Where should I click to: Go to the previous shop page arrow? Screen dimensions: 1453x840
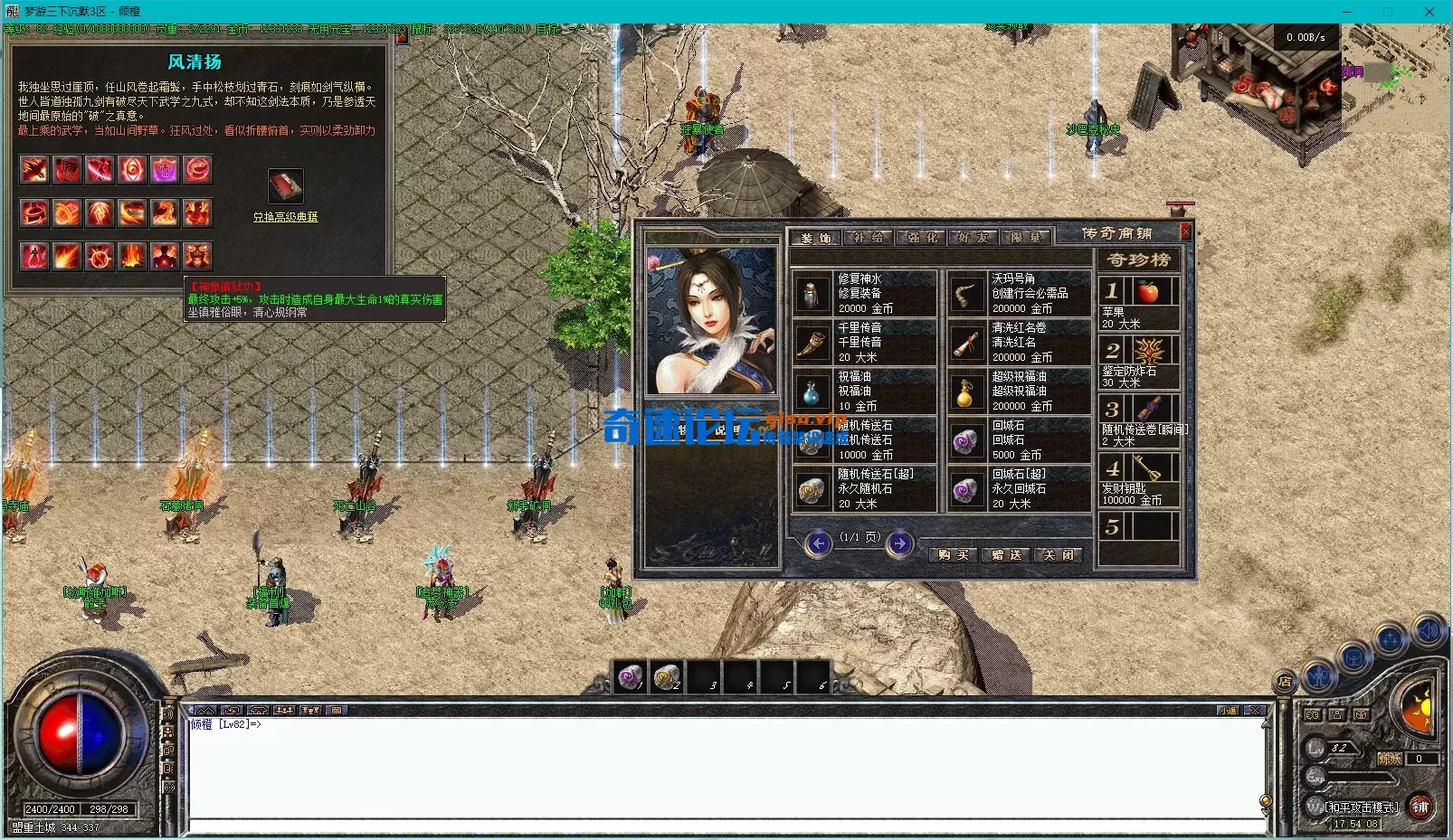[819, 543]
